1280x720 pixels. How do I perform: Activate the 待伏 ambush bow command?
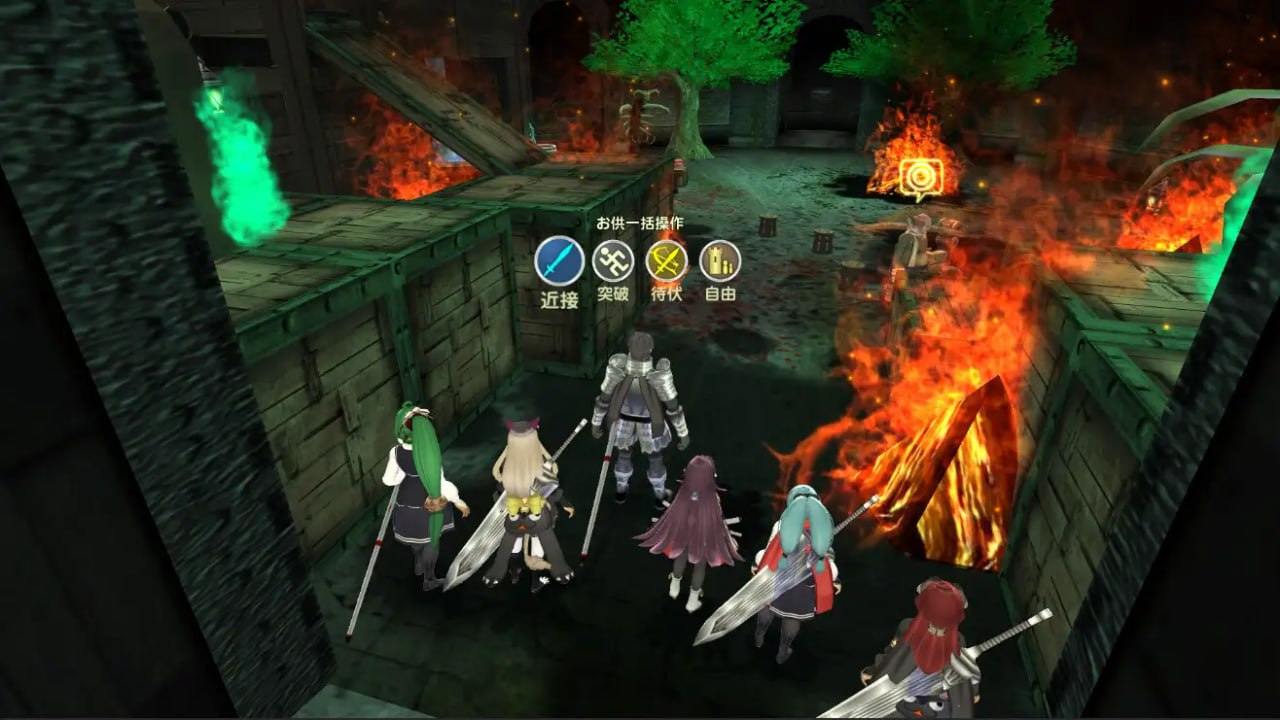(667, 261)
